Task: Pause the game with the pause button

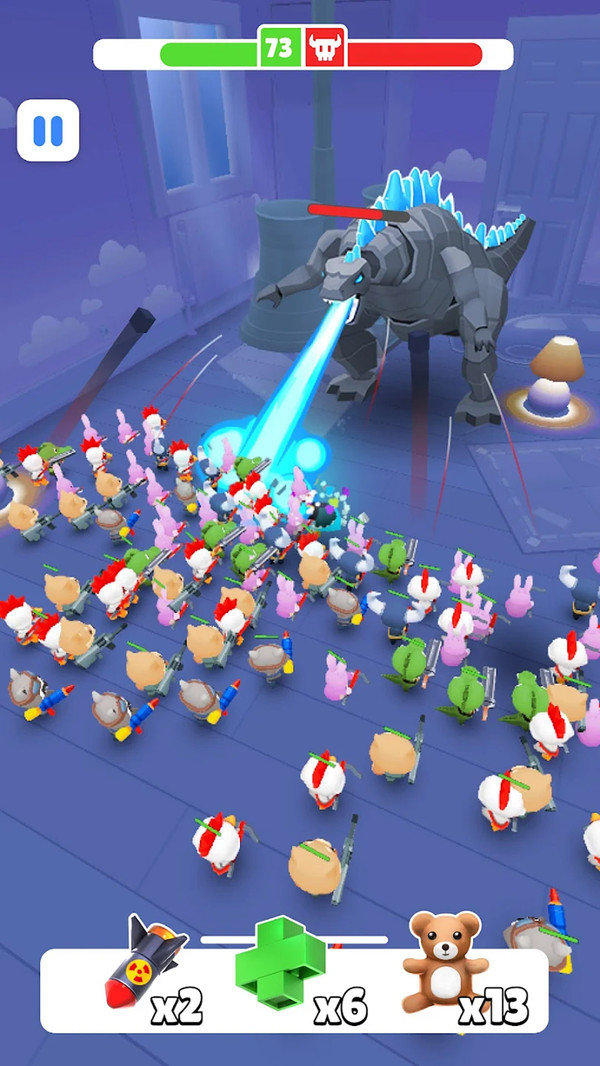Action: (48, 130)
